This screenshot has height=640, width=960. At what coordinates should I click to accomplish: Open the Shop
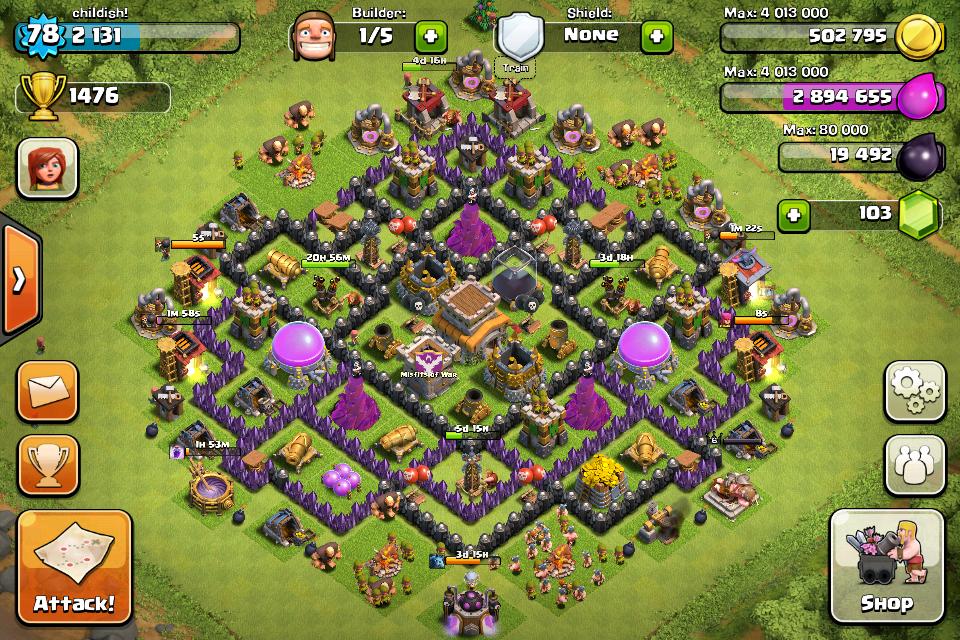[886, 566]
